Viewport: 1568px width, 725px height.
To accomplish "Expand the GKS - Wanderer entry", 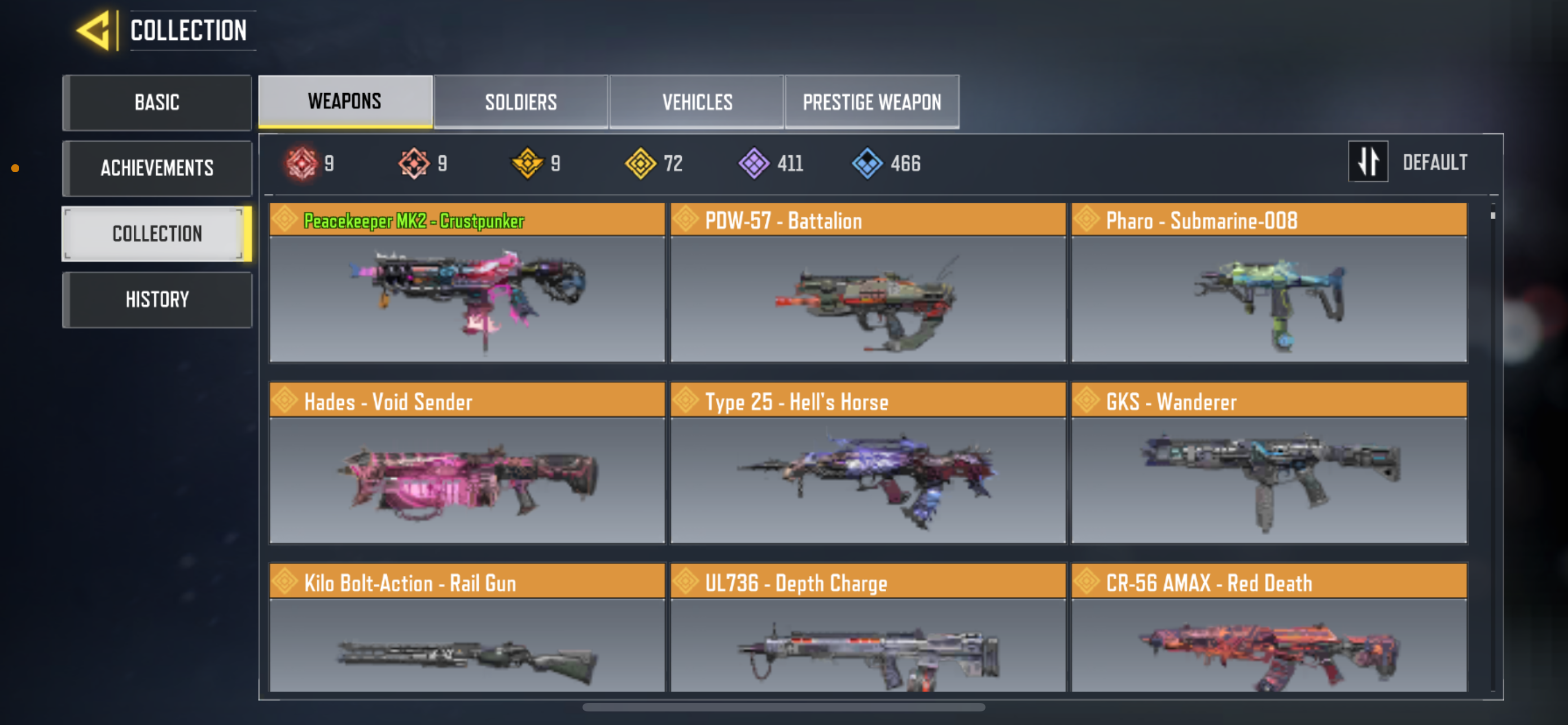I will (x=1270, y=481).
